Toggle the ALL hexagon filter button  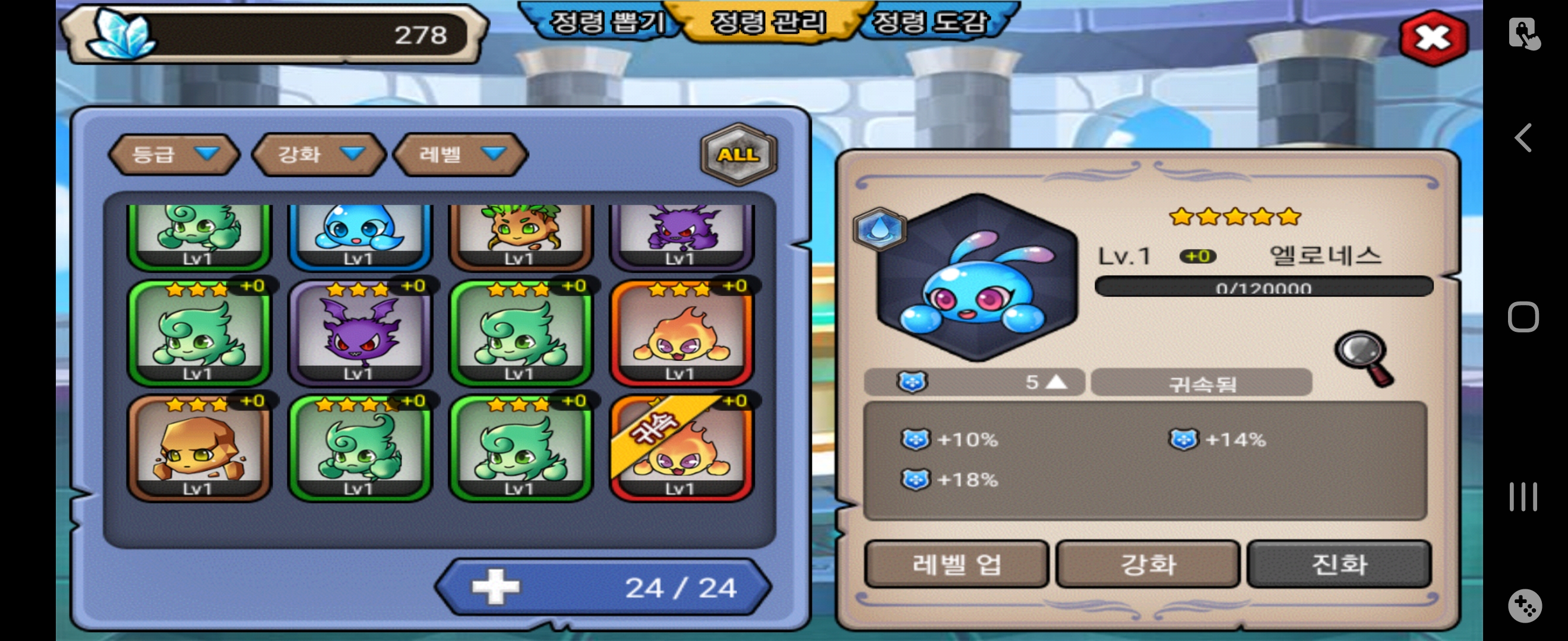[738, 154]
